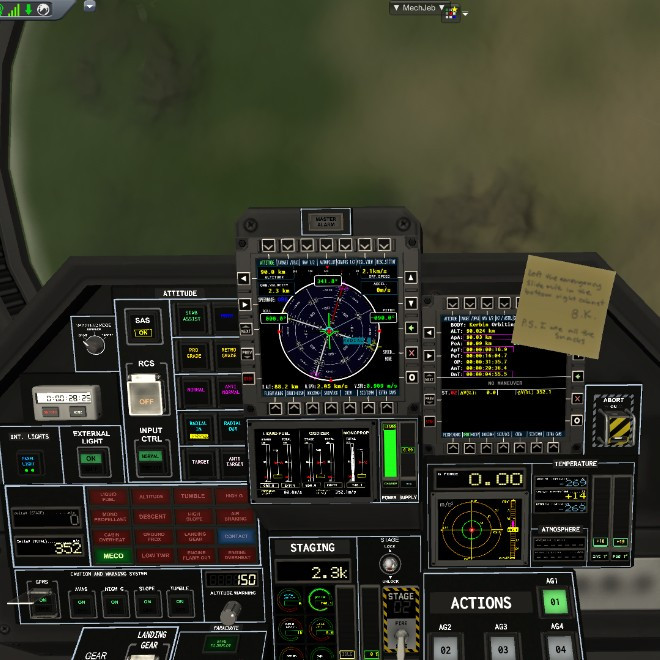Toggle the Slope warning switch

tap(146, 602)
